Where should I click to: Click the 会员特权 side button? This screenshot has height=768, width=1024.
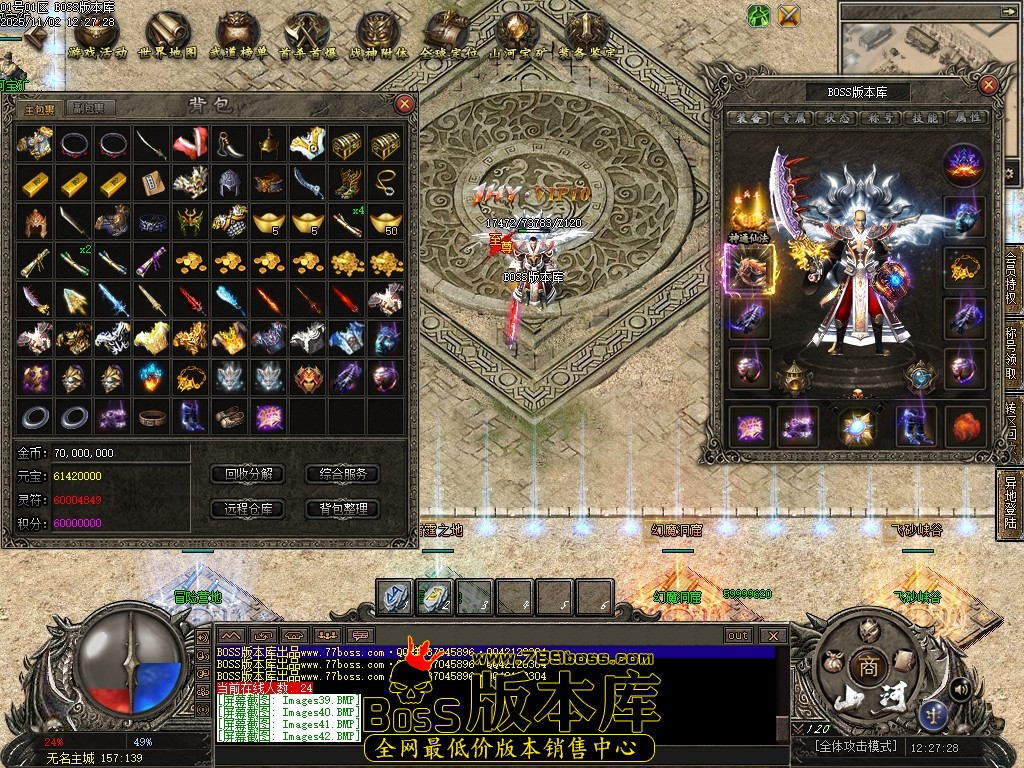[1010, 284]
